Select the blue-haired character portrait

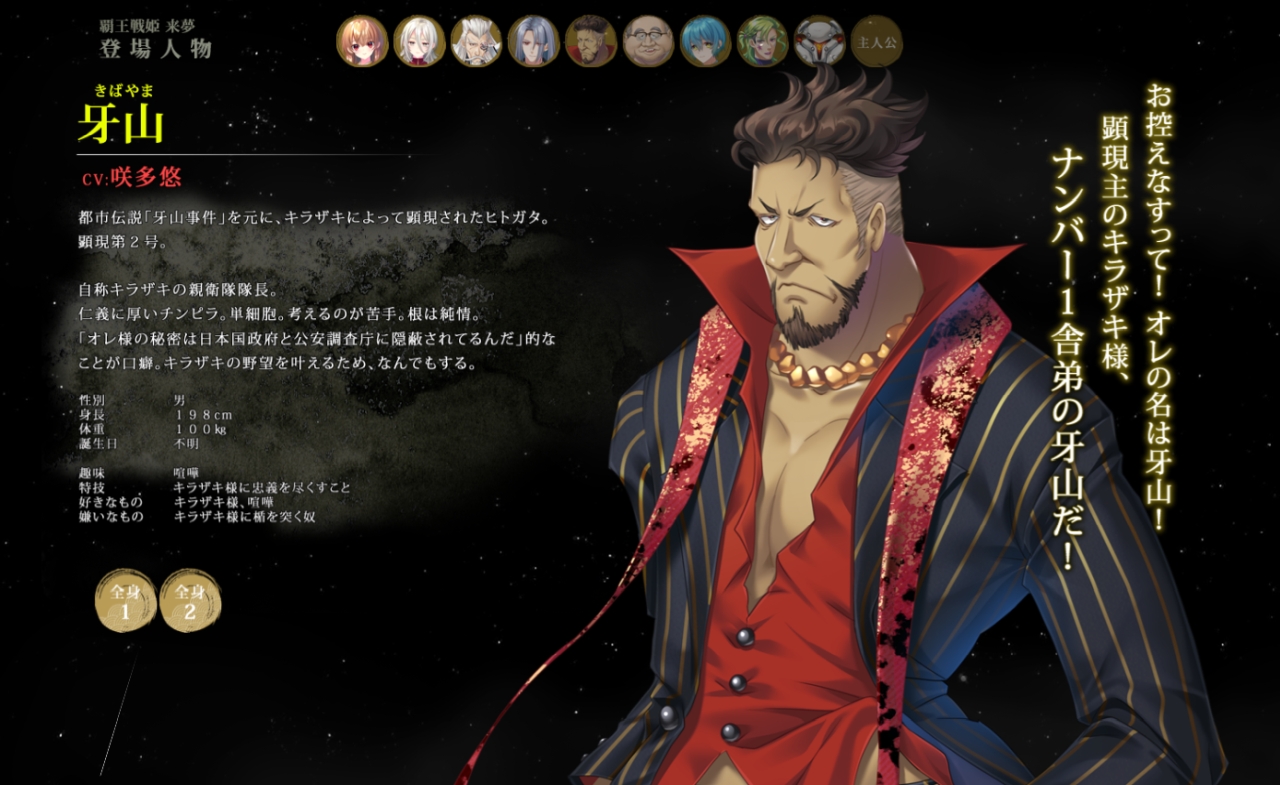coord(705,41)
